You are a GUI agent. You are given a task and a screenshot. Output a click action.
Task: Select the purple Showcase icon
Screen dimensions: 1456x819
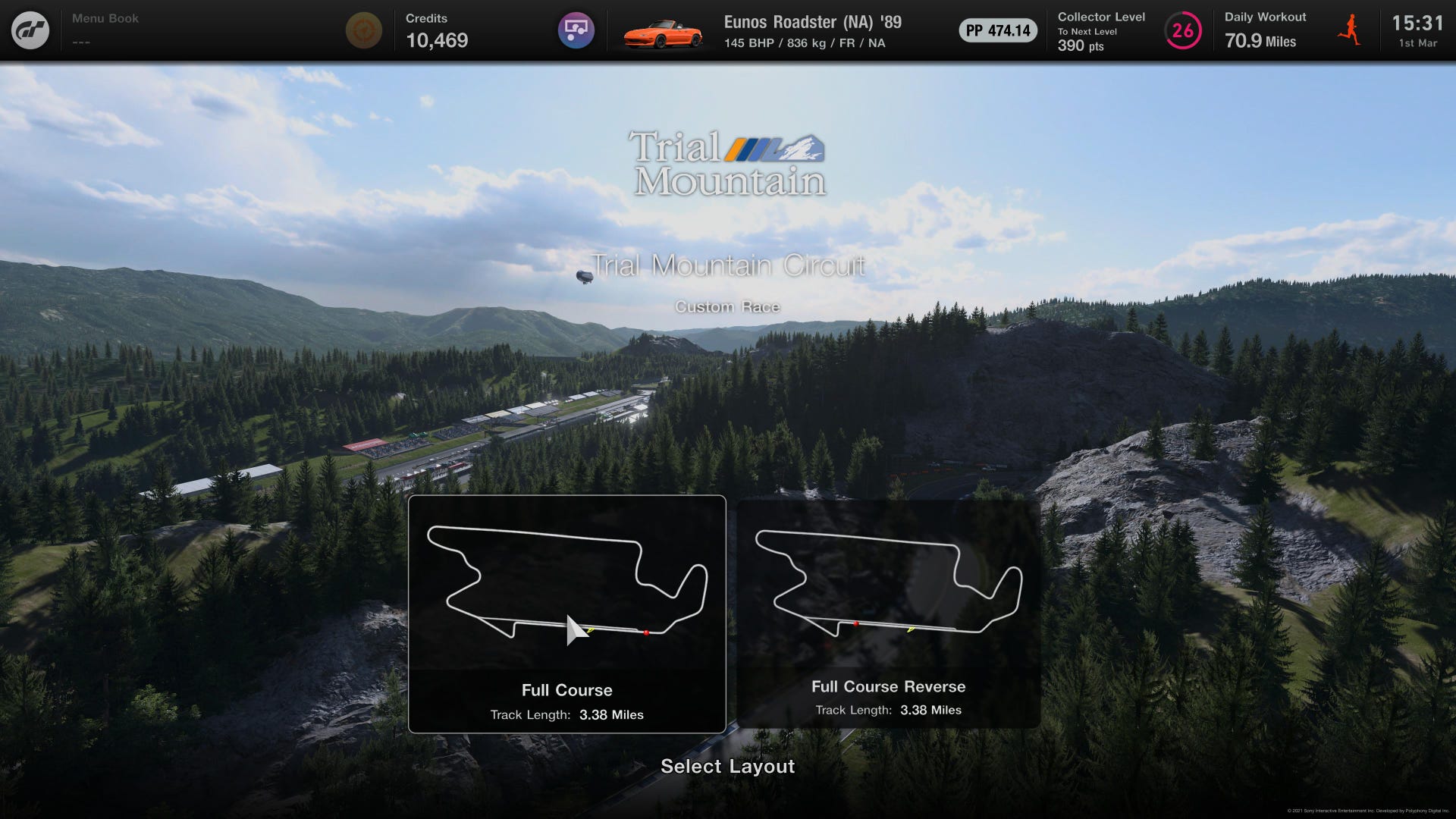(x=578, y=30)
